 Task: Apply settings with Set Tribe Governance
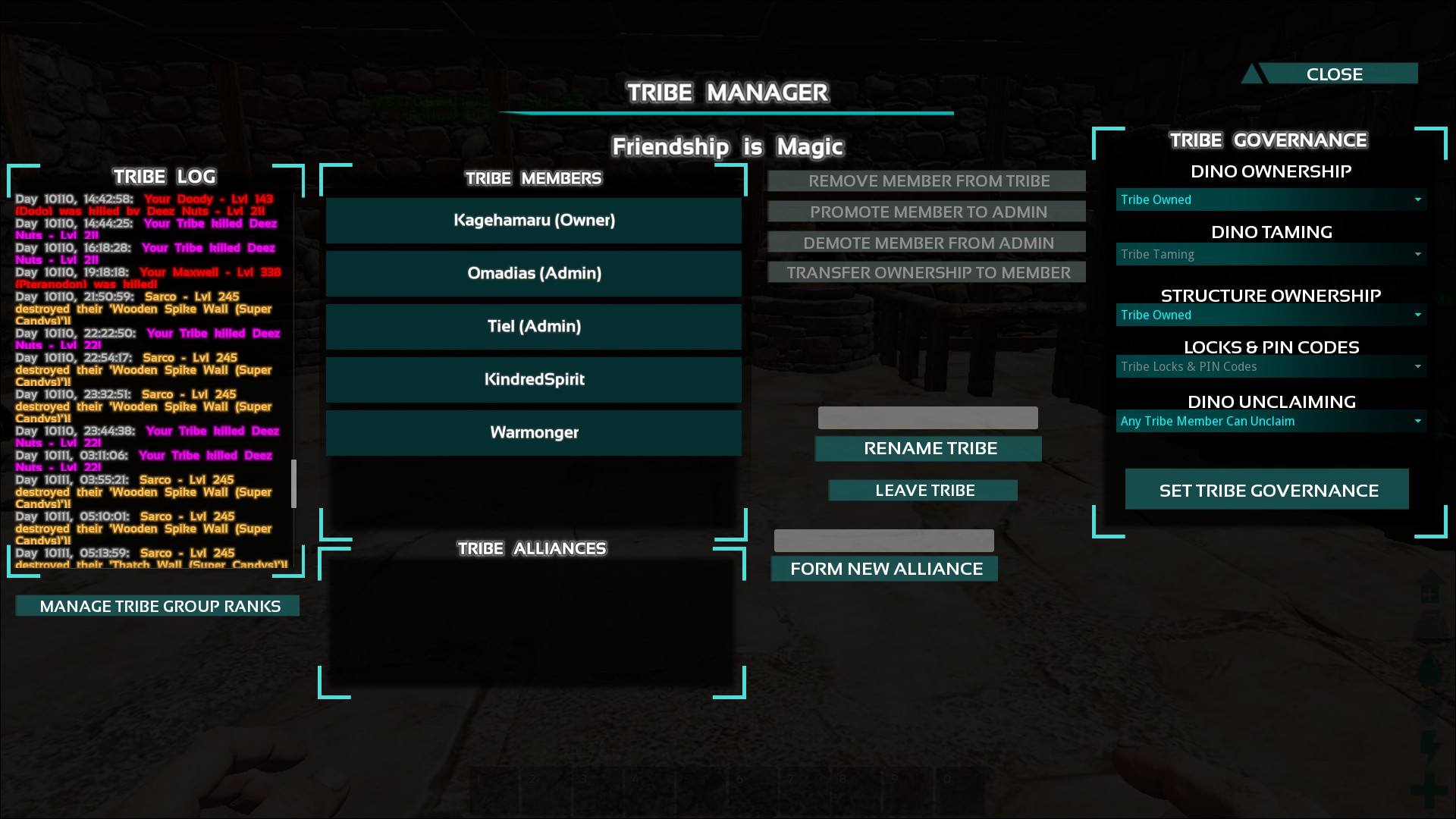point(1267,491)
